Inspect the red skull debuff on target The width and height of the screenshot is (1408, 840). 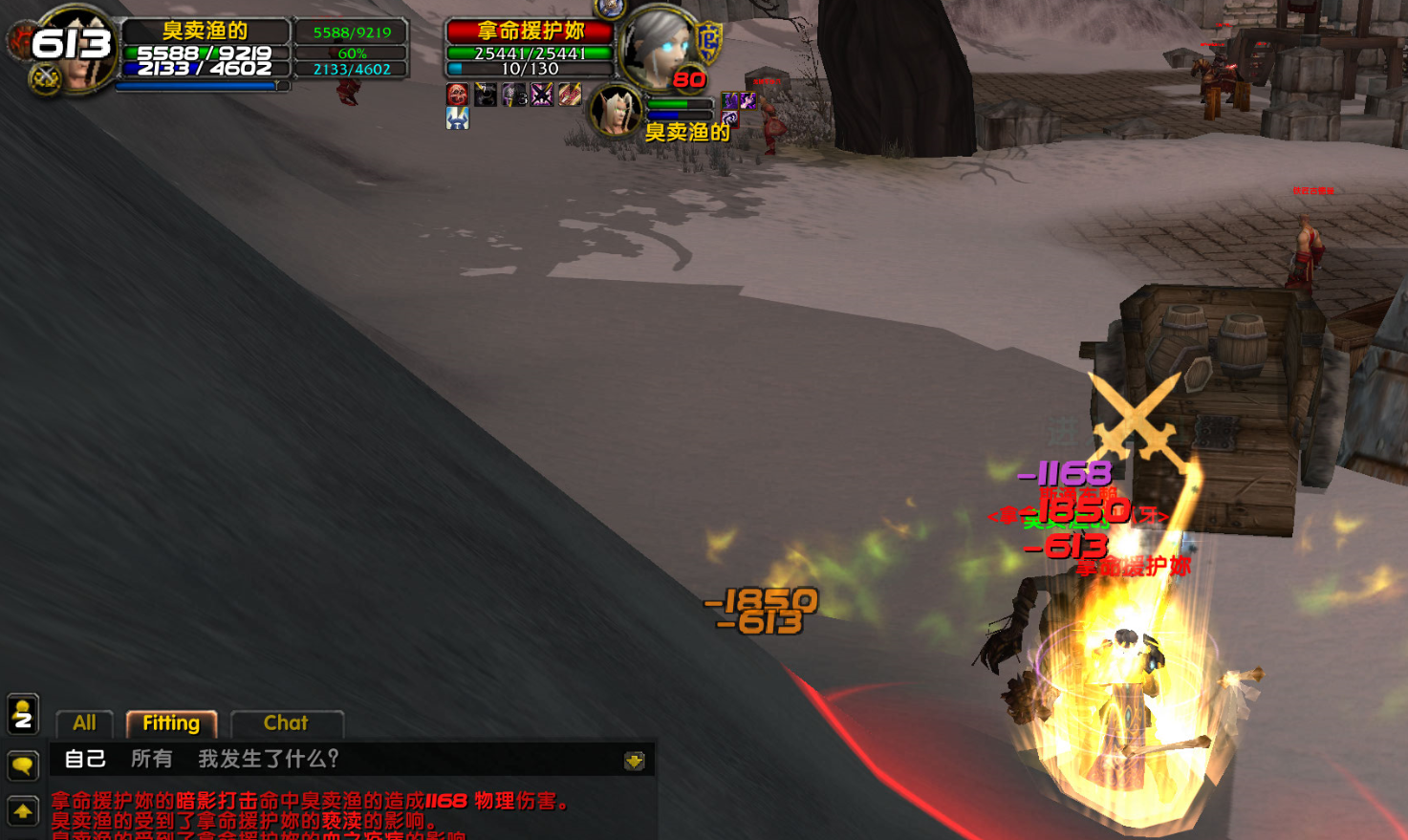(458, 95)
